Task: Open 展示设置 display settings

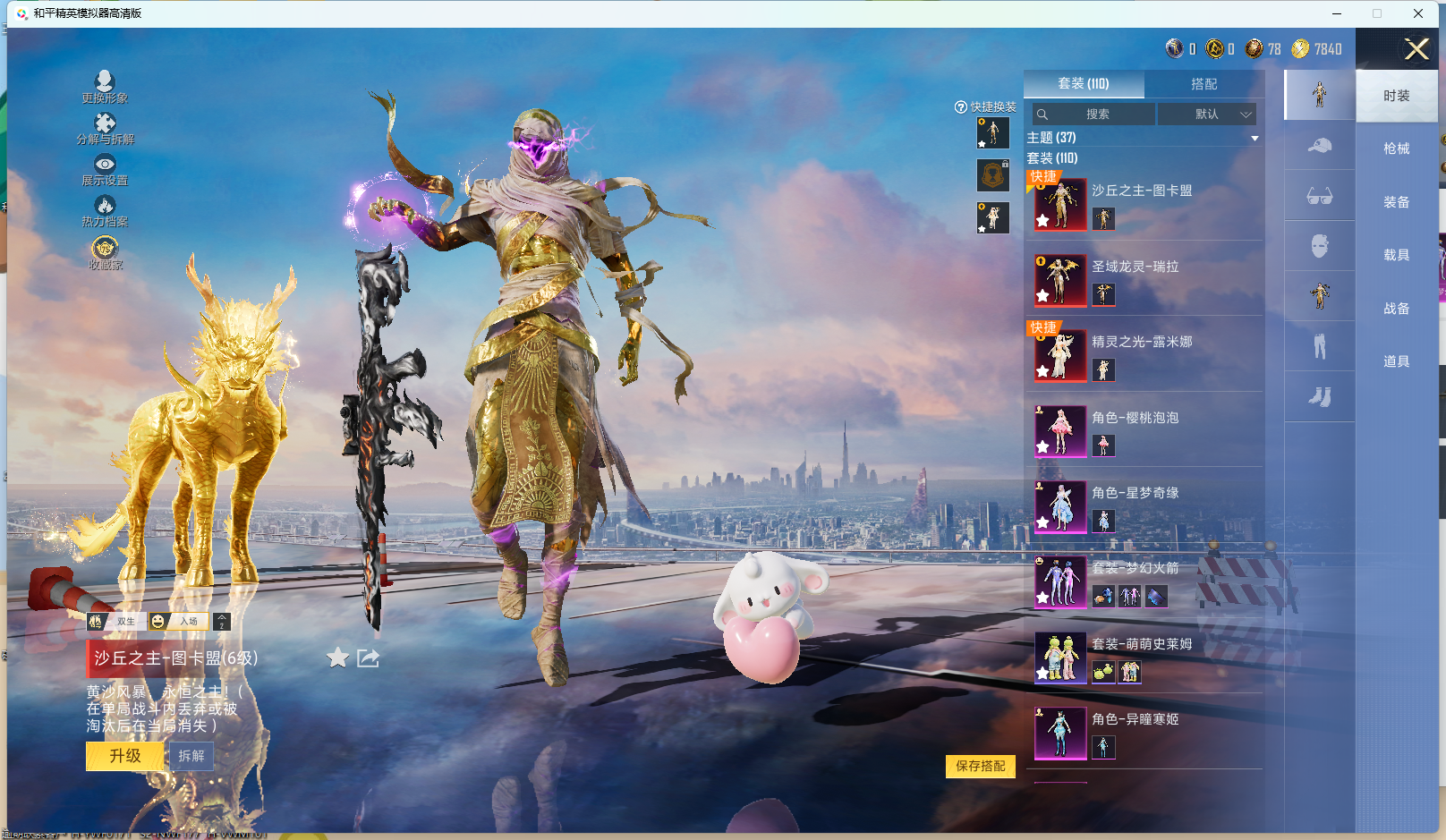Action: tap(105, 169)
